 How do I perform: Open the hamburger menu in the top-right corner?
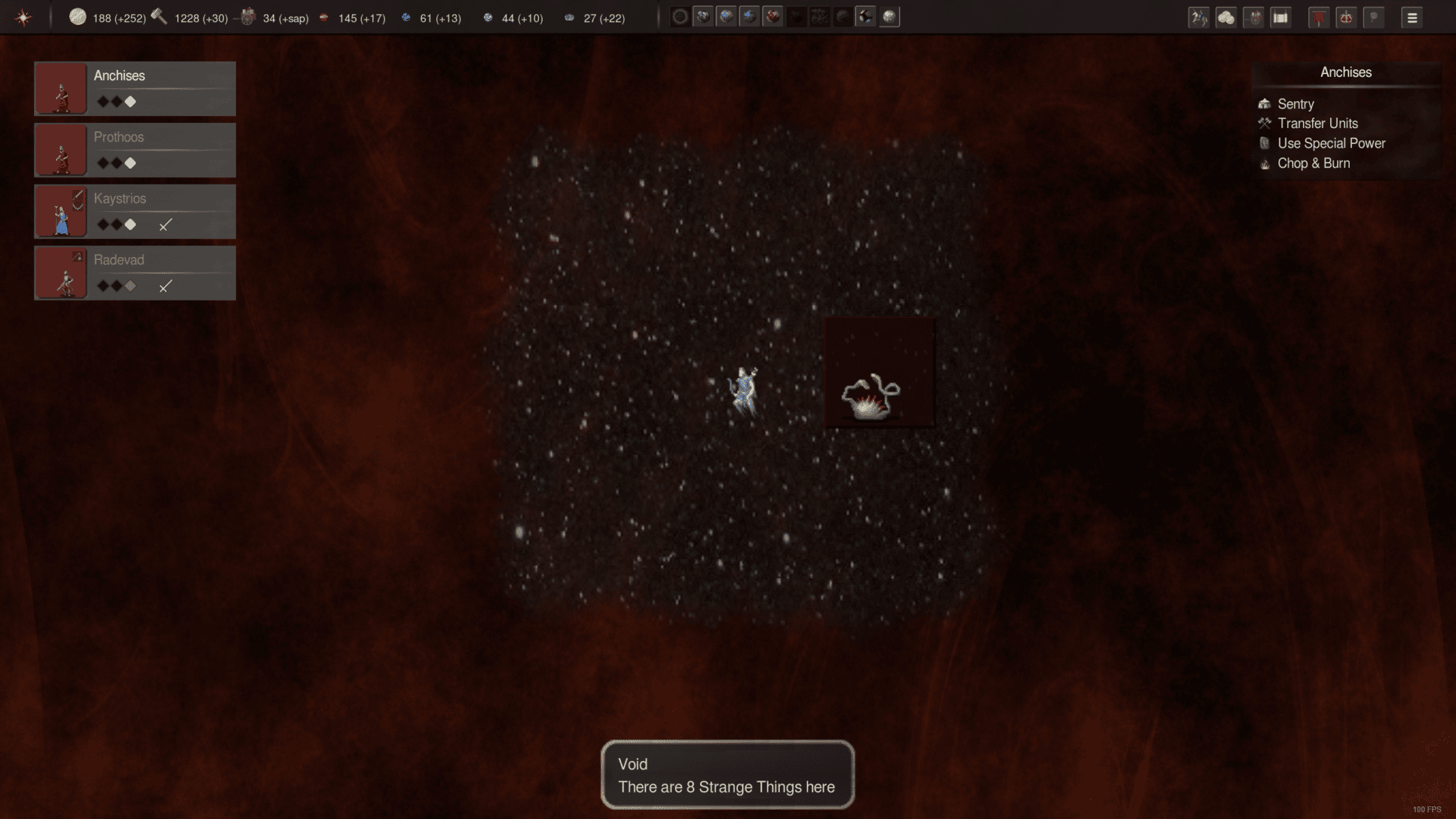pos(1411,17)
